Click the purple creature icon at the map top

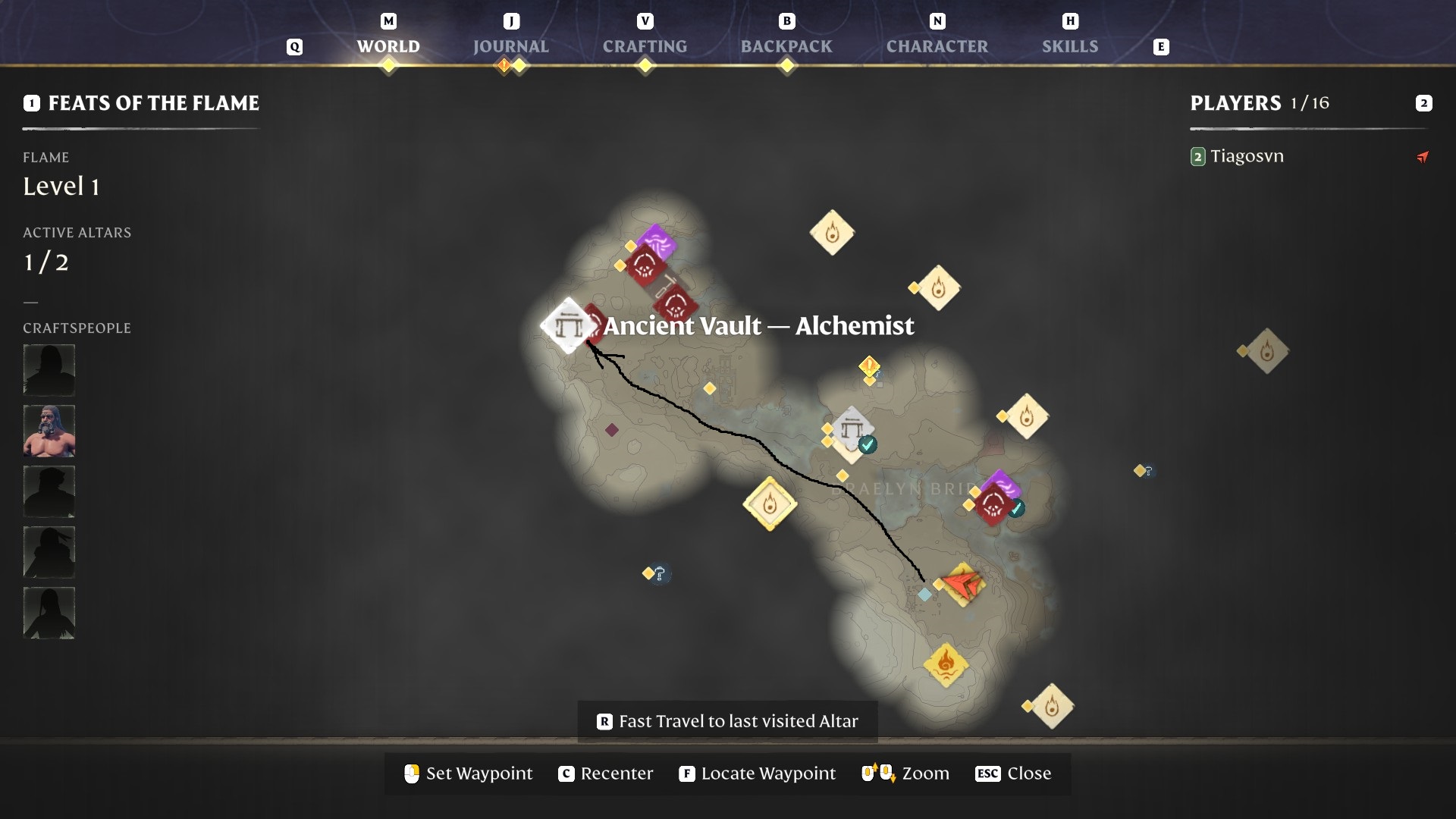click(657, 241)
